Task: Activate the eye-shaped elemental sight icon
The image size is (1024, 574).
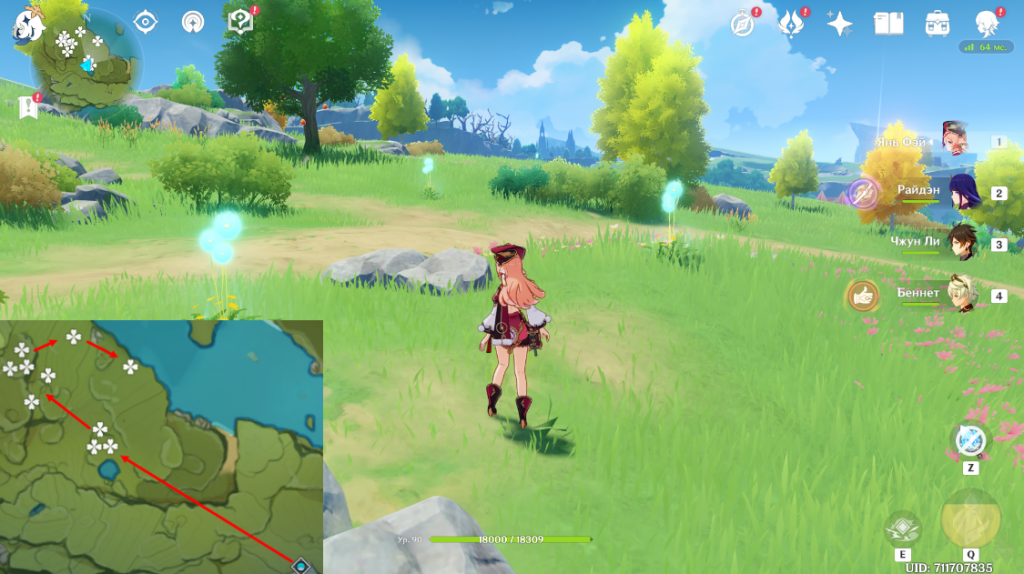Action: coord(146,22)
